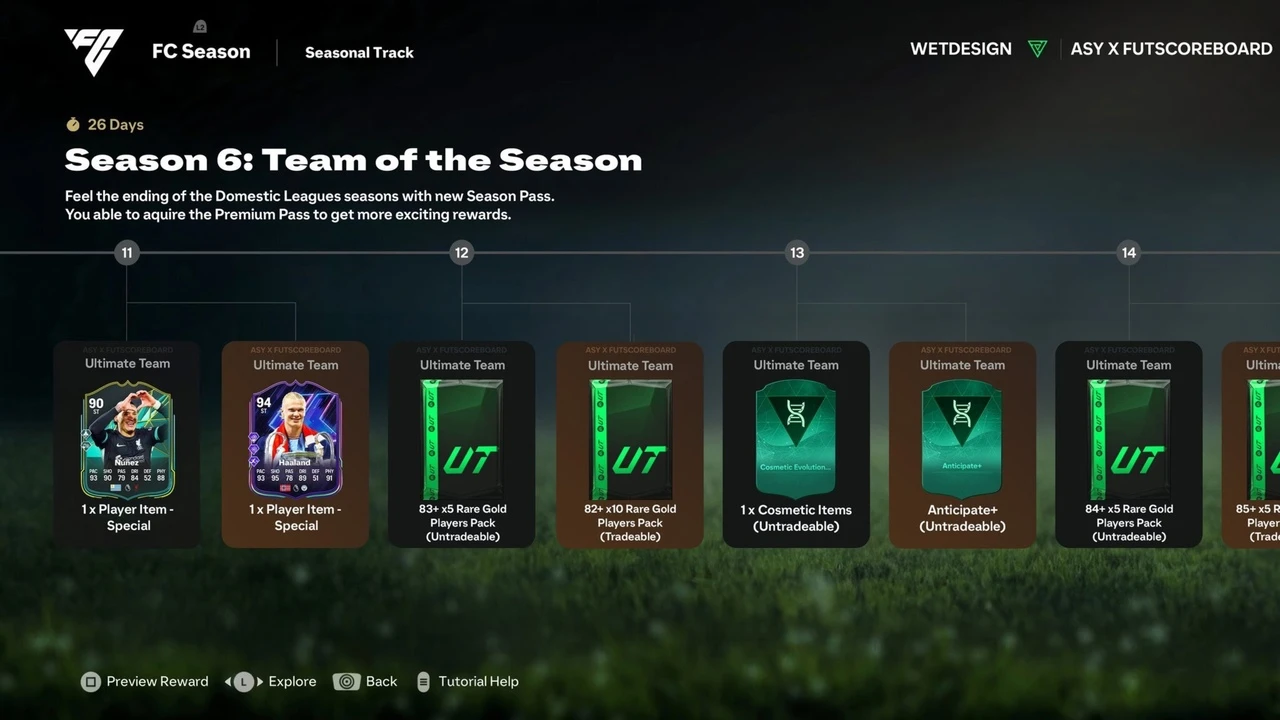Click the FC crest logo top left
The image size is (1280, 720).
[93, 50]
